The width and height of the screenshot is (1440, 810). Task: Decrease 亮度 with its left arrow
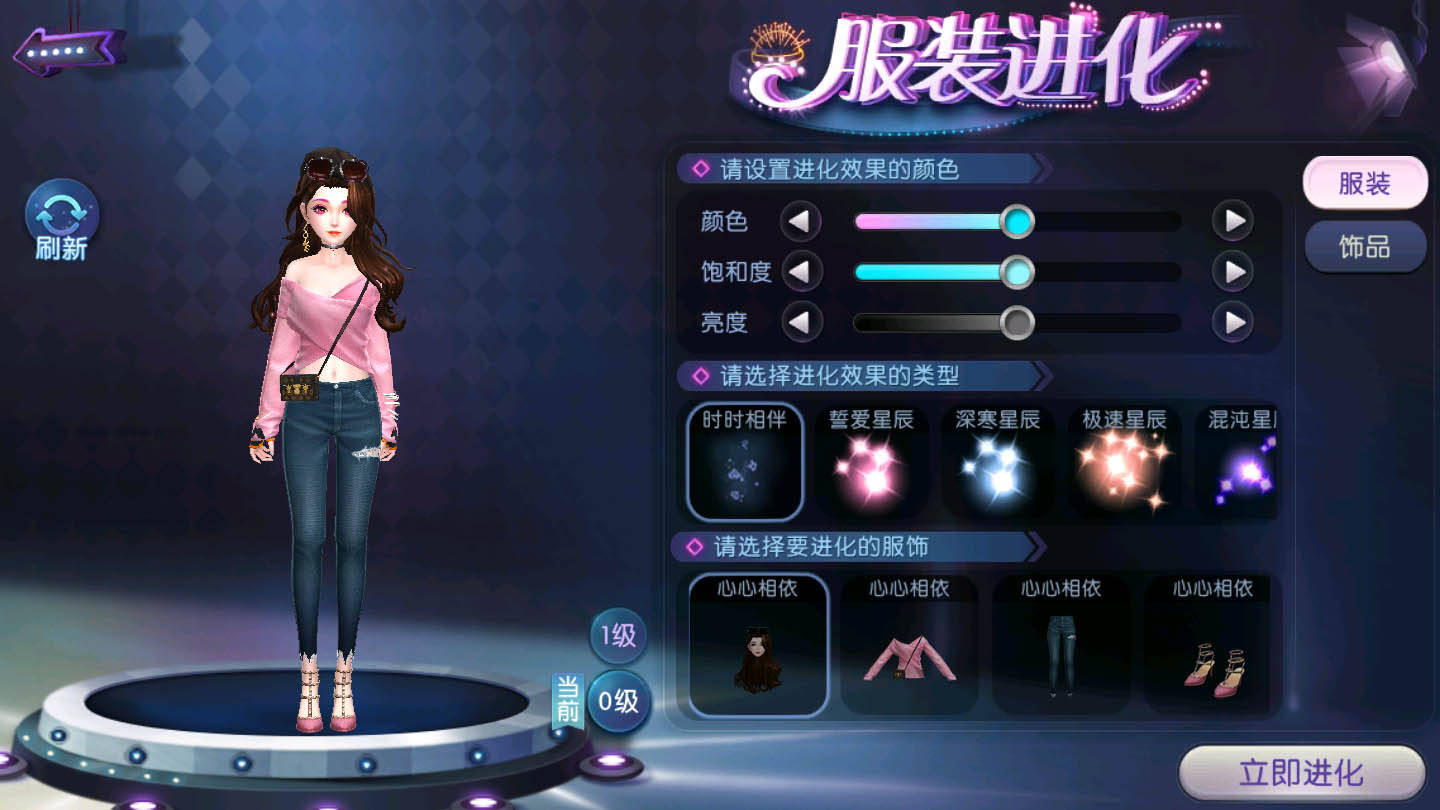(x=800, y=322)
